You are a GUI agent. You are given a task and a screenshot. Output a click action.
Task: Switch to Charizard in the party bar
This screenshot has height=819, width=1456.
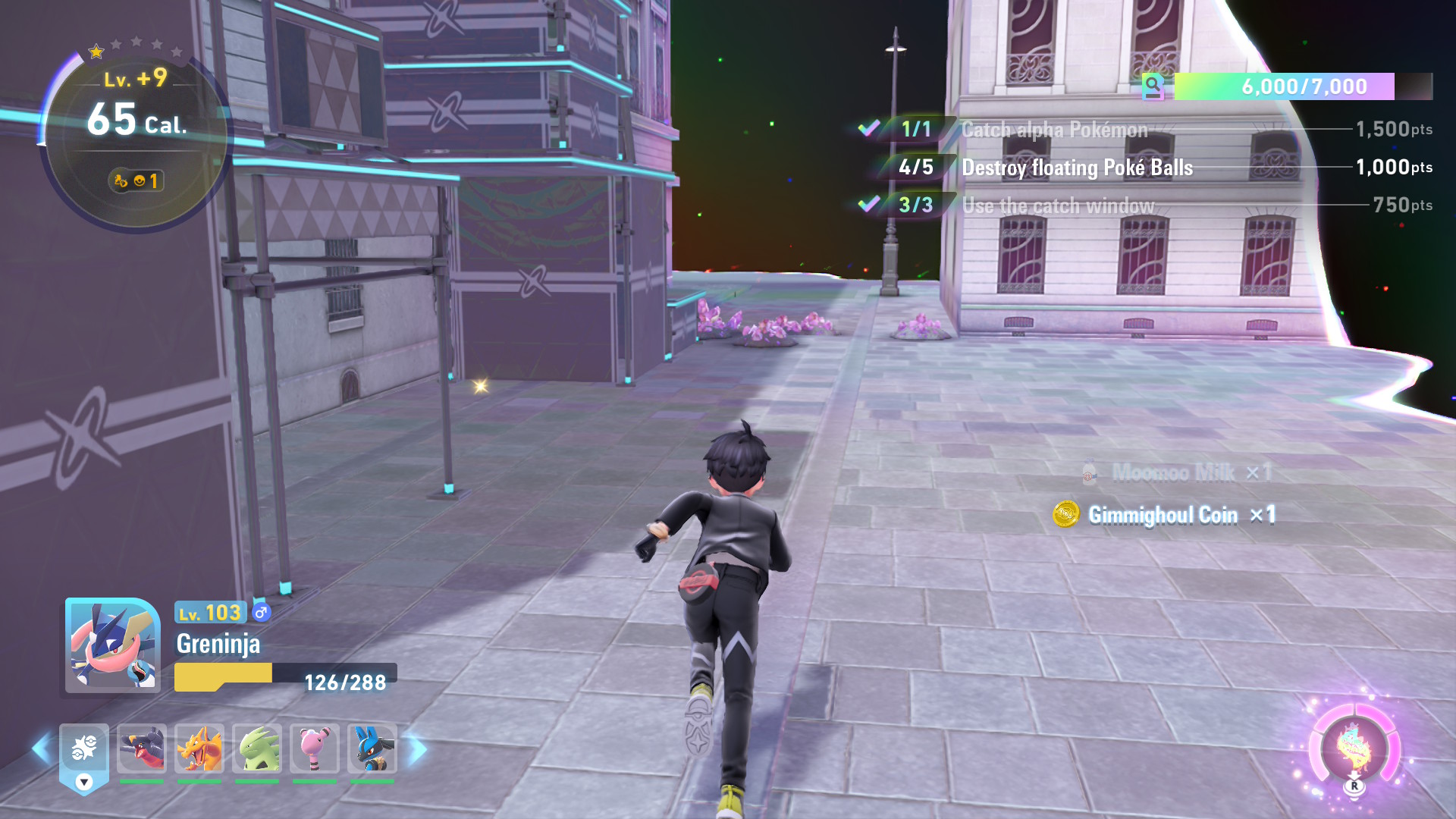pyautogui.click(x=199, y=748)
